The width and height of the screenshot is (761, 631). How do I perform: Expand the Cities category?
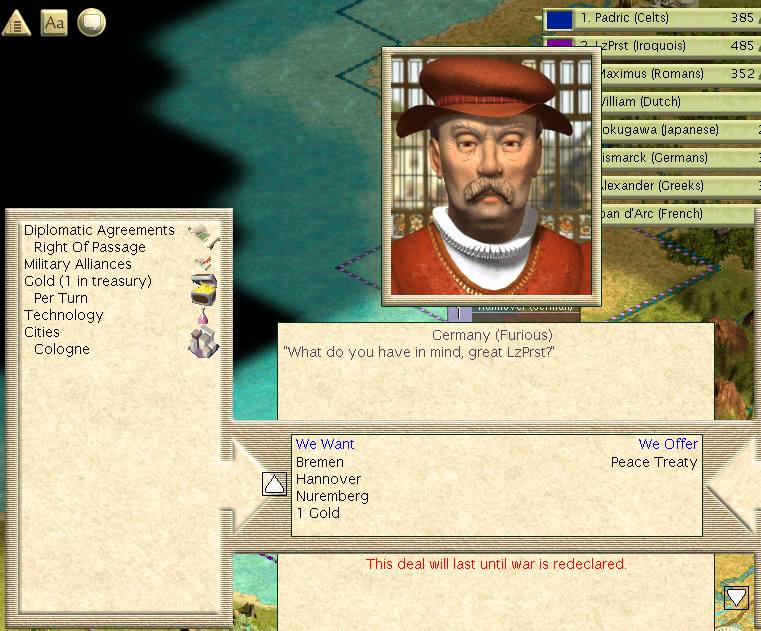tap(42, 332)
